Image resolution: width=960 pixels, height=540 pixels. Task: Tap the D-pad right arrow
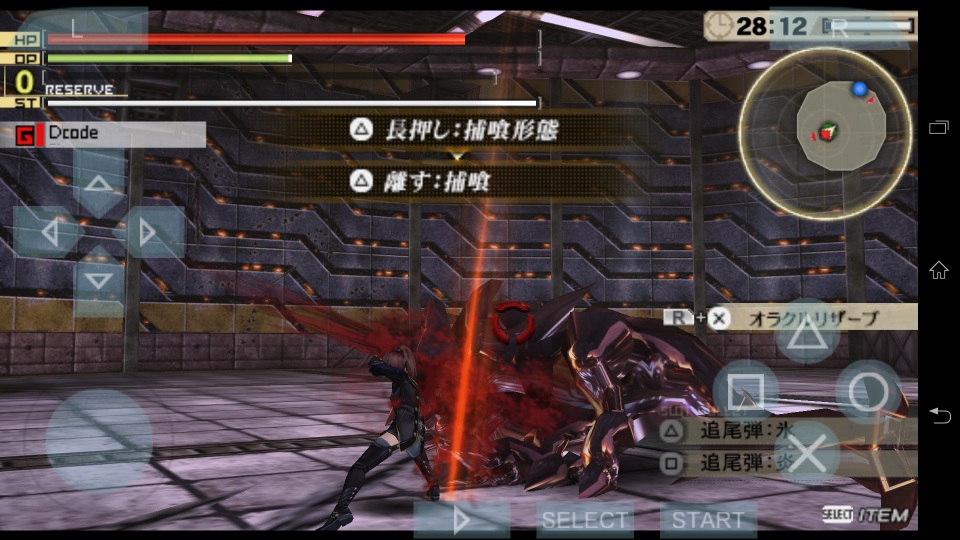coord(149,232)
